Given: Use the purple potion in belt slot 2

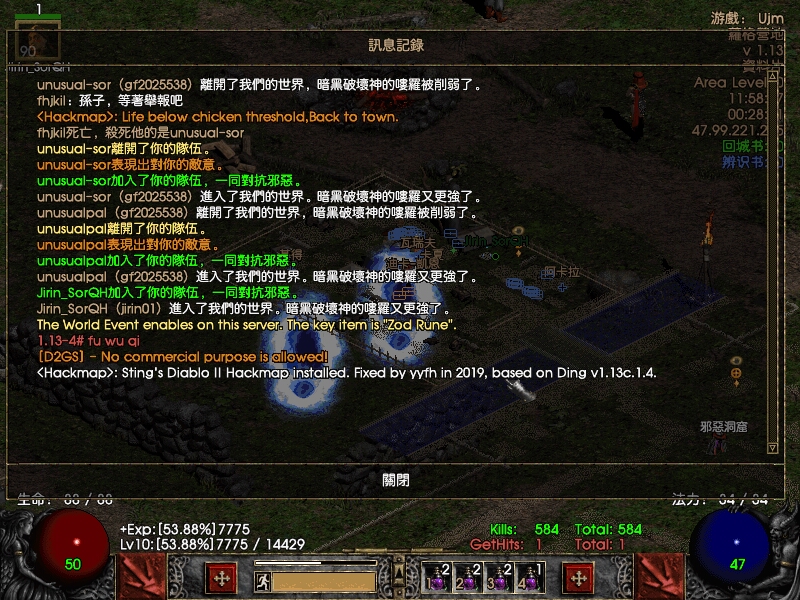Looking at the screenshot, I should [467, 578].
